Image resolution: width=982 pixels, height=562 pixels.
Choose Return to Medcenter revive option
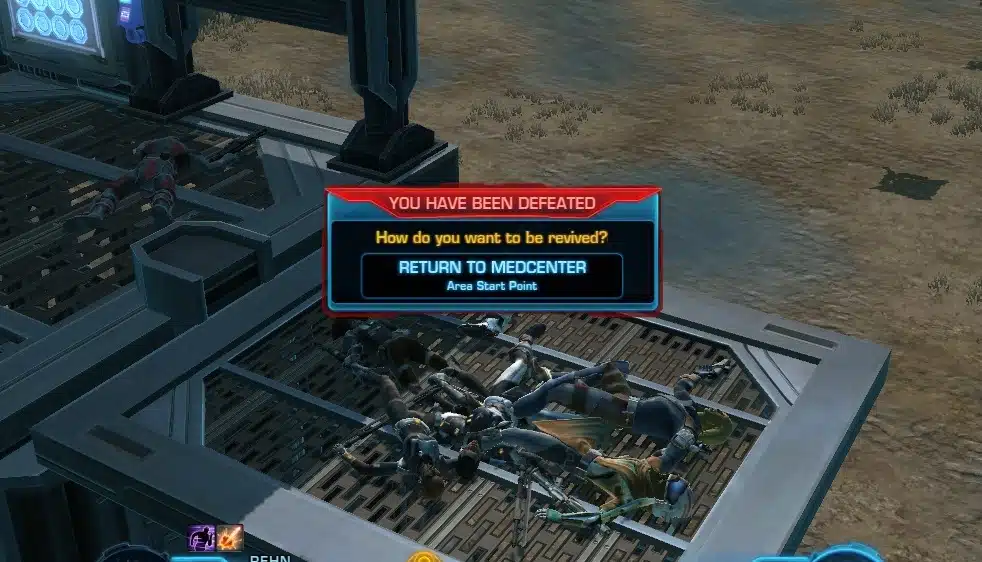tap(492, 275)
